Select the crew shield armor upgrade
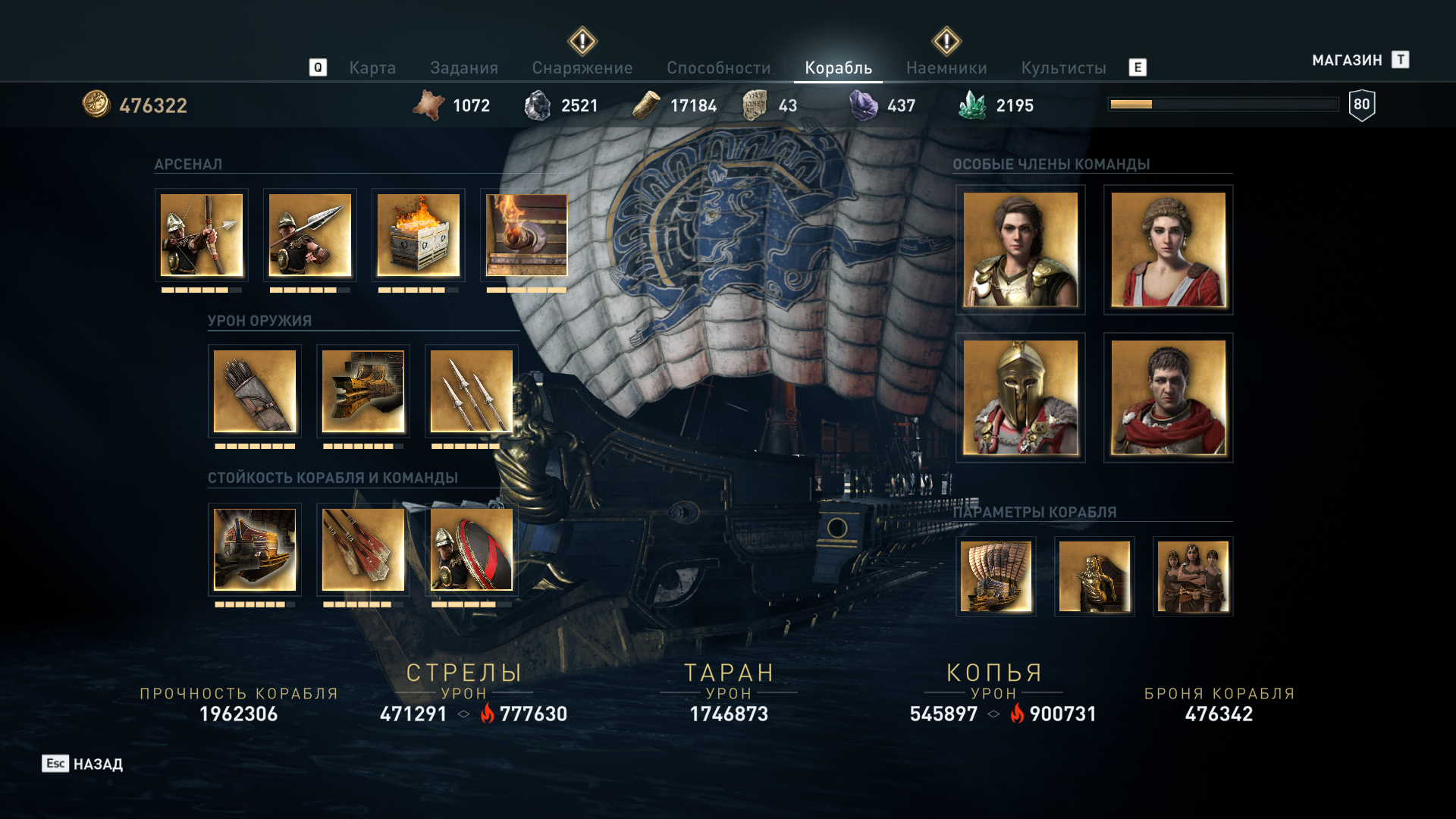 (x=472, y=550)
